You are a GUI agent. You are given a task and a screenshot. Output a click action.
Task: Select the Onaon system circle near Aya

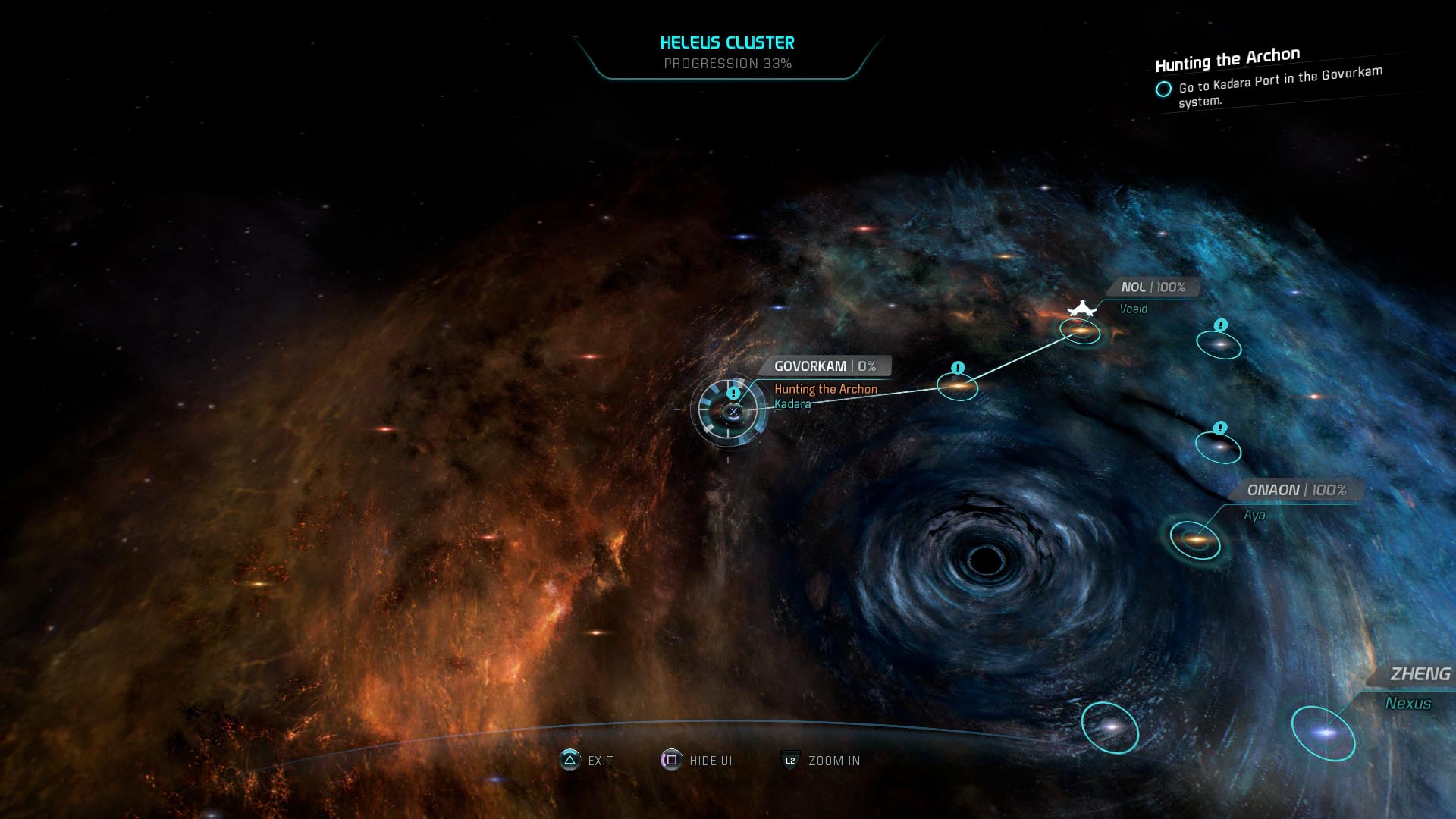[1195, 540]
